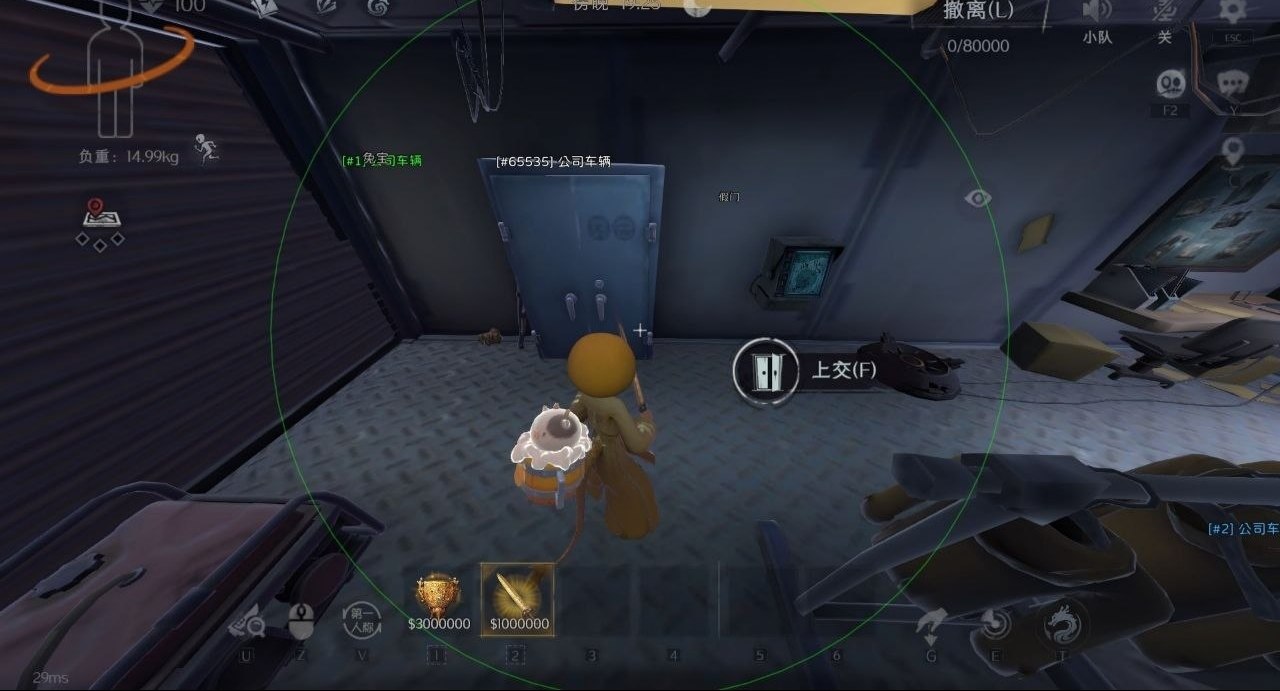Toggle the eye visibility icon
This screenshot has width=1280, height=691.
click(977, 198)
